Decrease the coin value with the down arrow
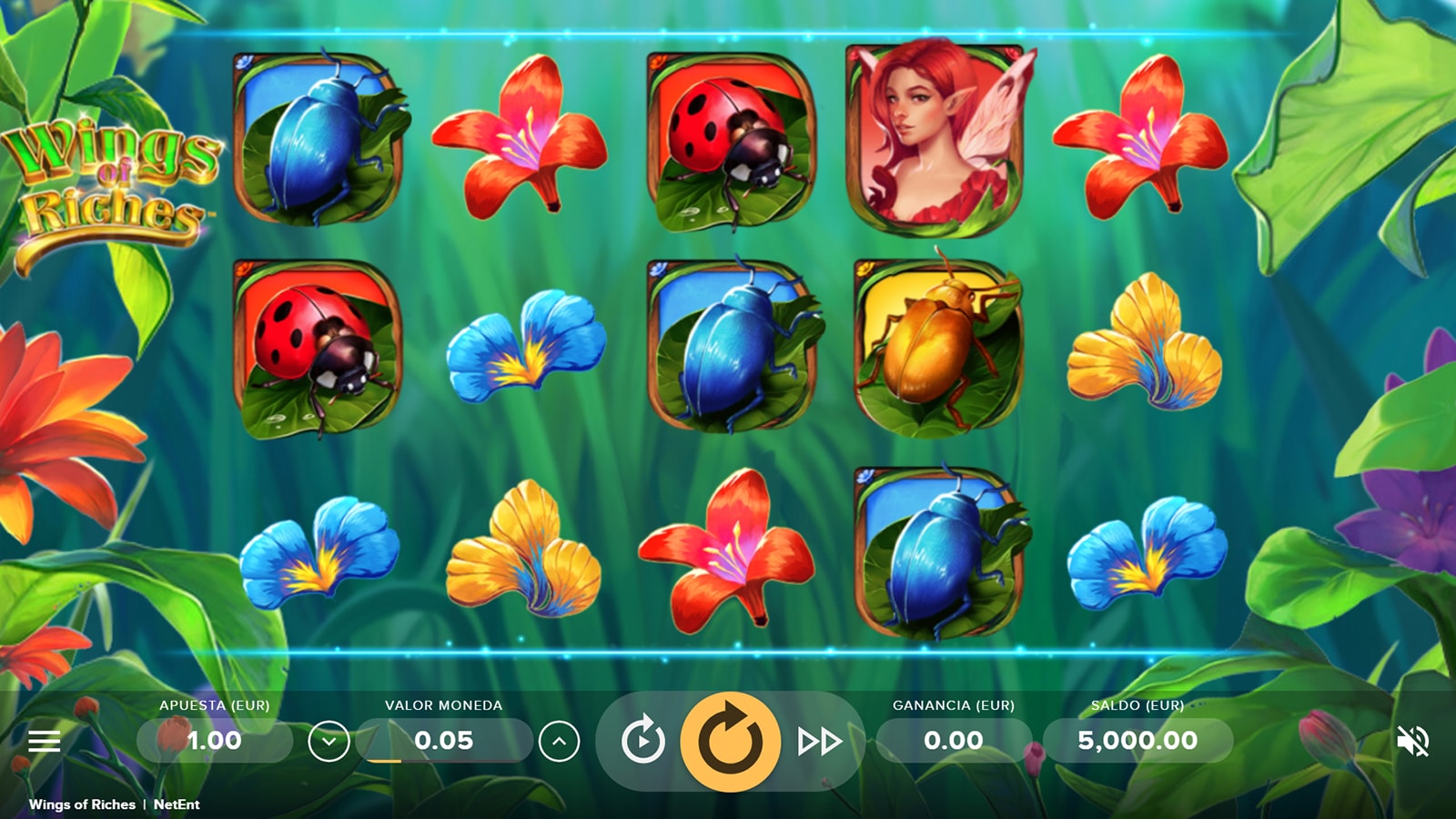This screenshot has width=1456, height=819. coord(329,742)
